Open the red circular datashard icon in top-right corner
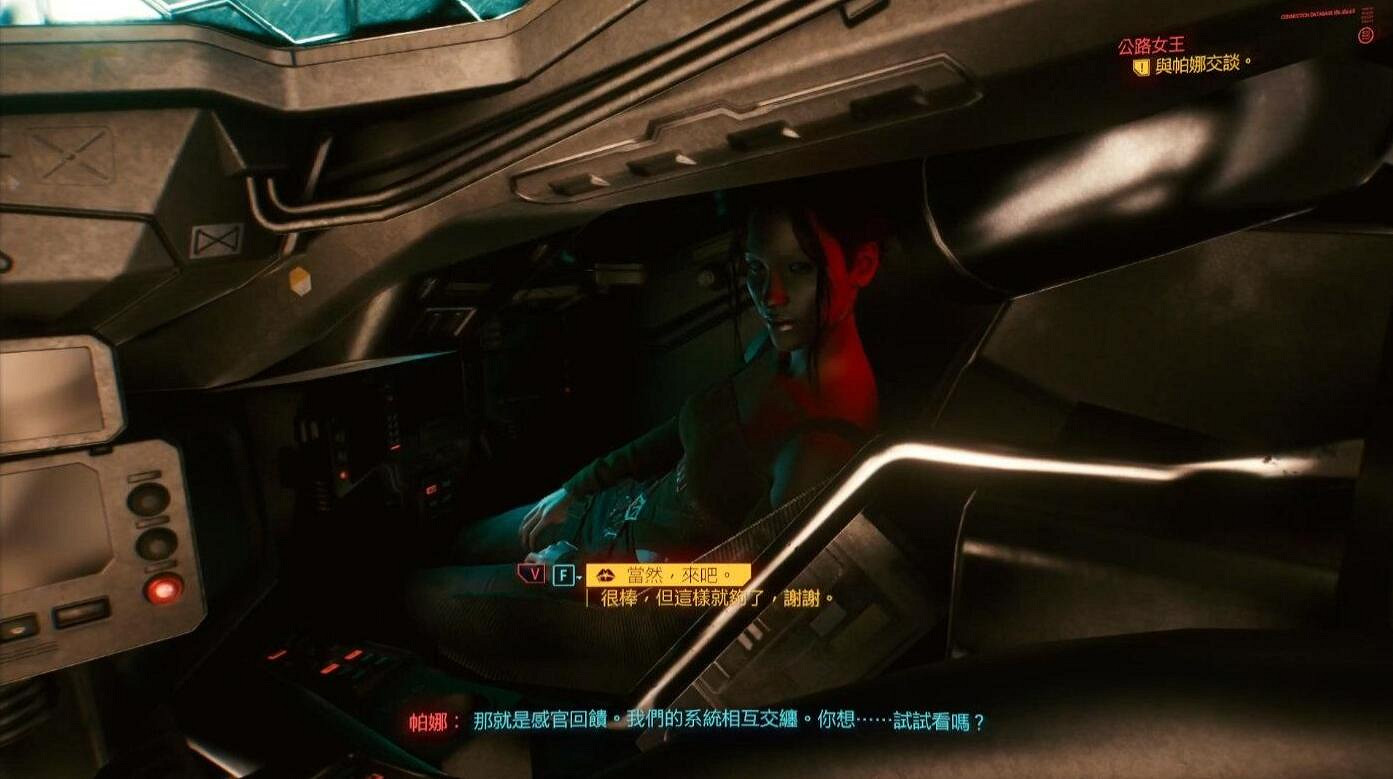Image resolution: width=1393 pixels, height=779 pixels. 1365,35
